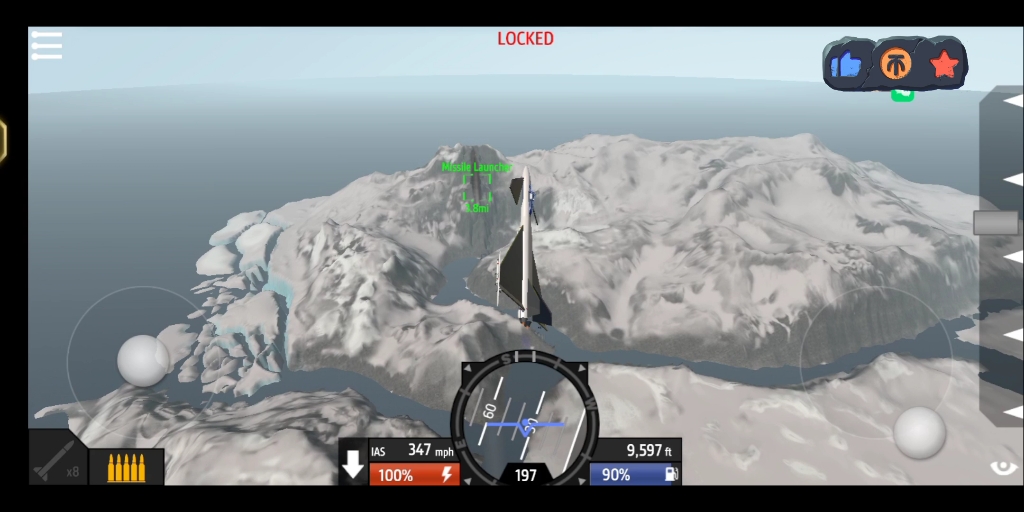
Task: Click the throttle slider handle
Action: tap(996, 222)
